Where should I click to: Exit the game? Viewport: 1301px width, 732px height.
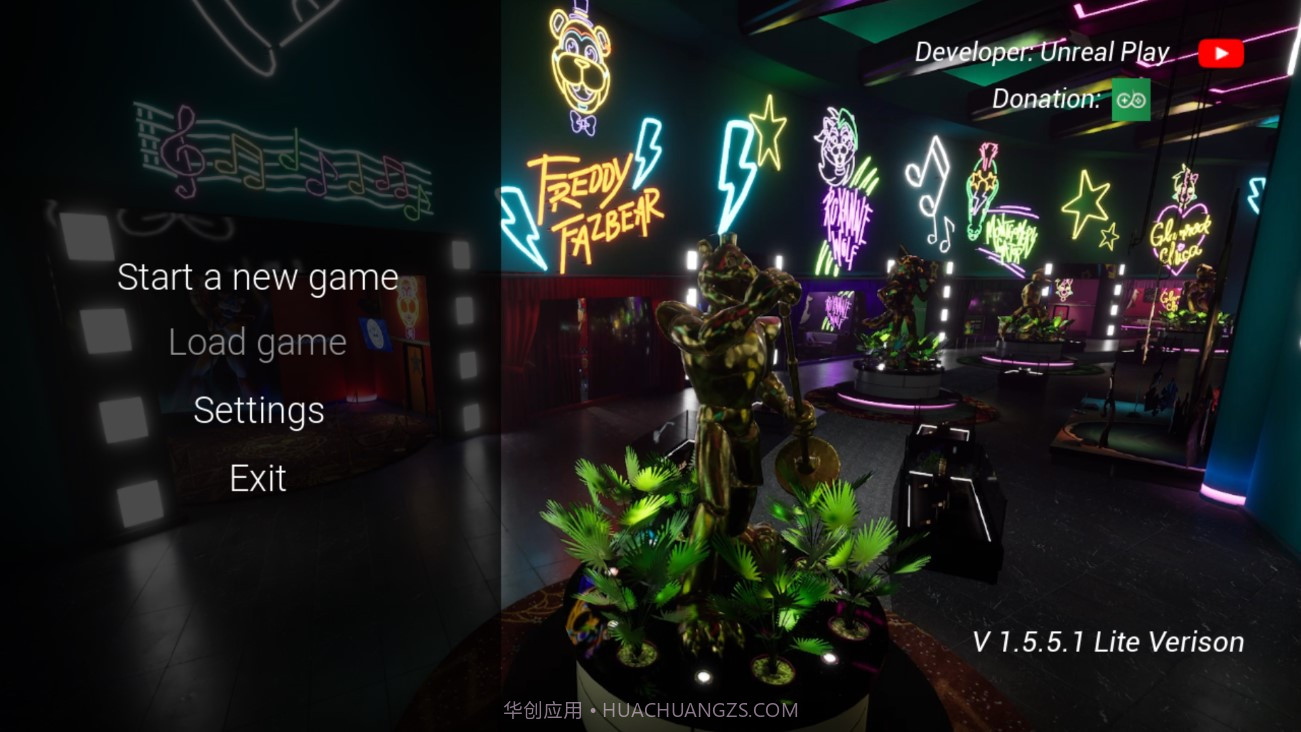tap(258, 479)
